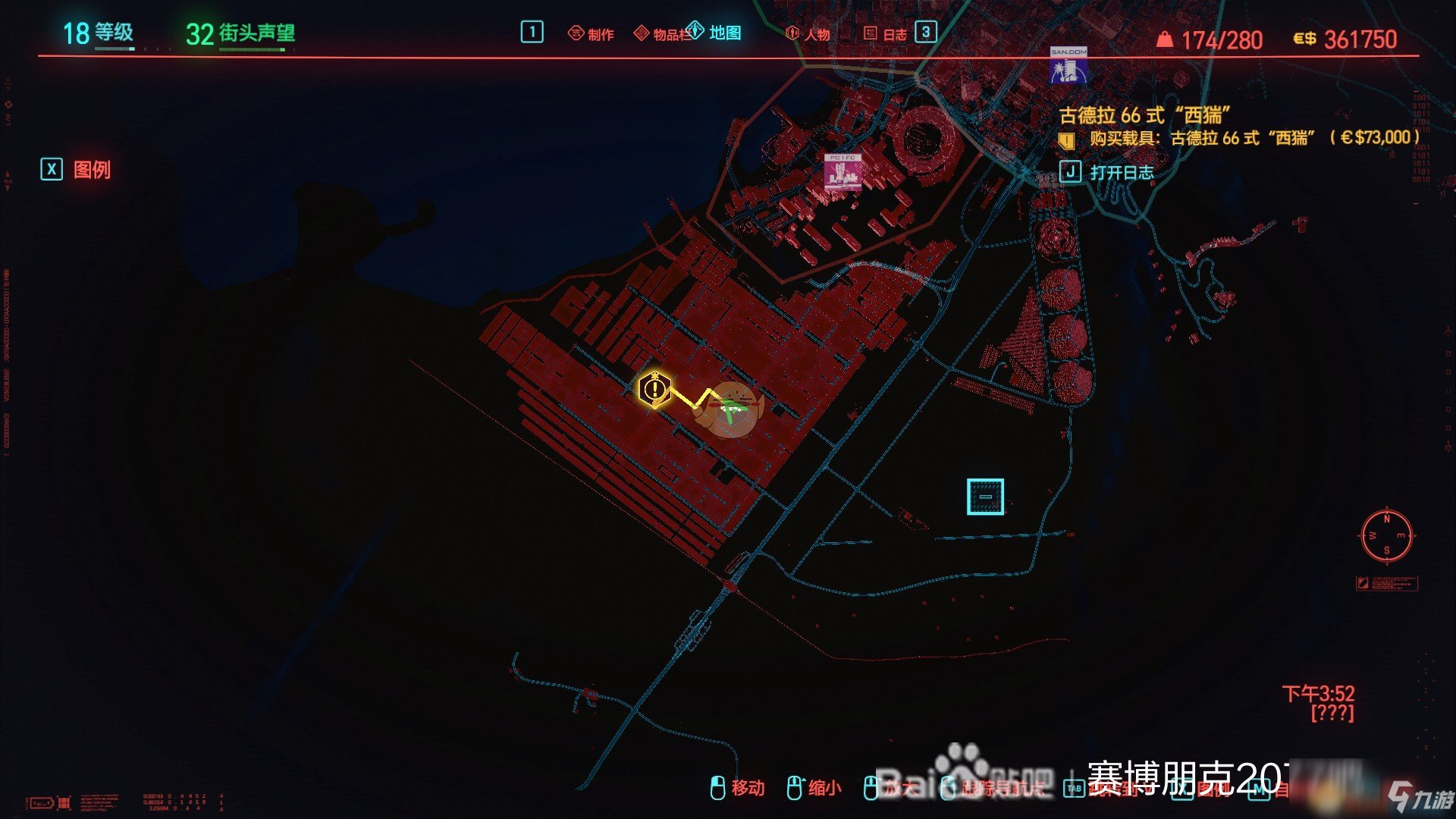
Task: Switch to the 物品栏 inventory tab
Action: point(661,34)
